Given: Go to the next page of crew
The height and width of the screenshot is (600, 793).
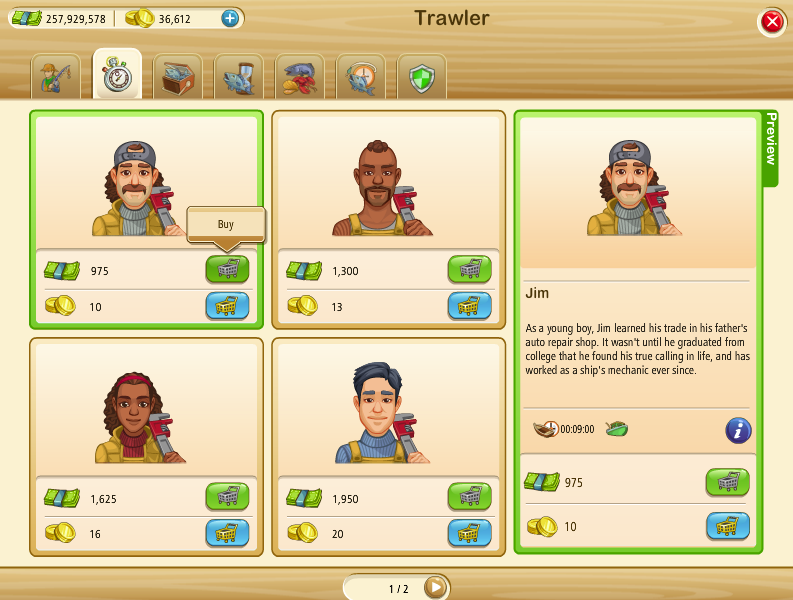Looking at the screenshot, I should pyautogui.click(x=435, y=587).
